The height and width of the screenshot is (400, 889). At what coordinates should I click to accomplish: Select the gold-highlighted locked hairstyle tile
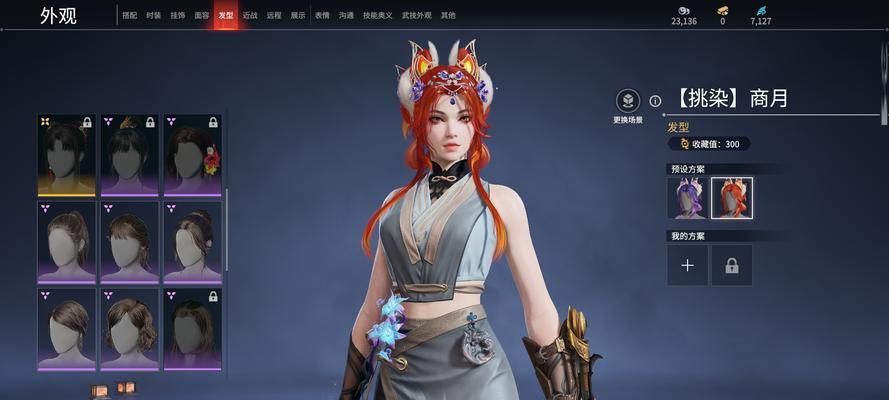click(x=67, y=154)
